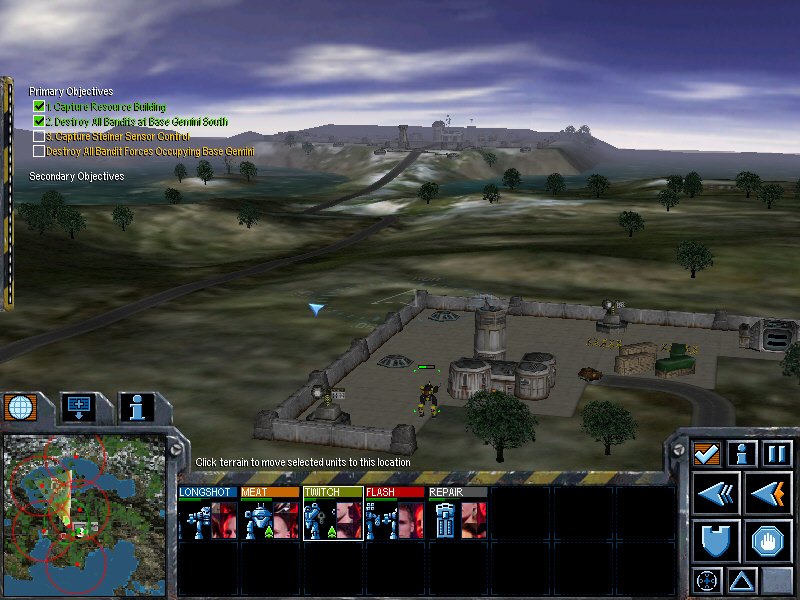Open the info tab above the minimap
Viewport: 800px width, 600px height.
click(137, 407)
